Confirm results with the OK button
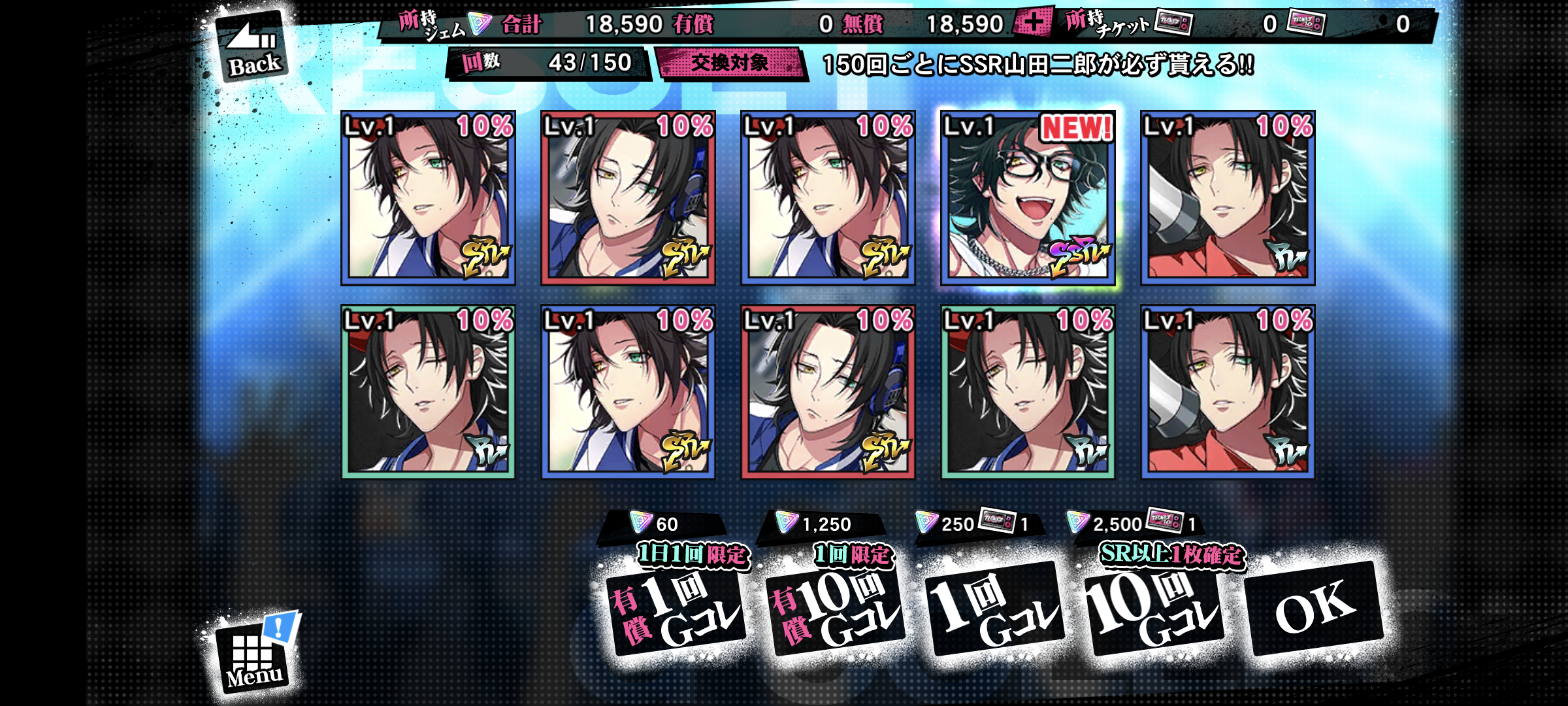Image resolution: width=1568 pixels, height=706 pixels. tap(1315, 609)
